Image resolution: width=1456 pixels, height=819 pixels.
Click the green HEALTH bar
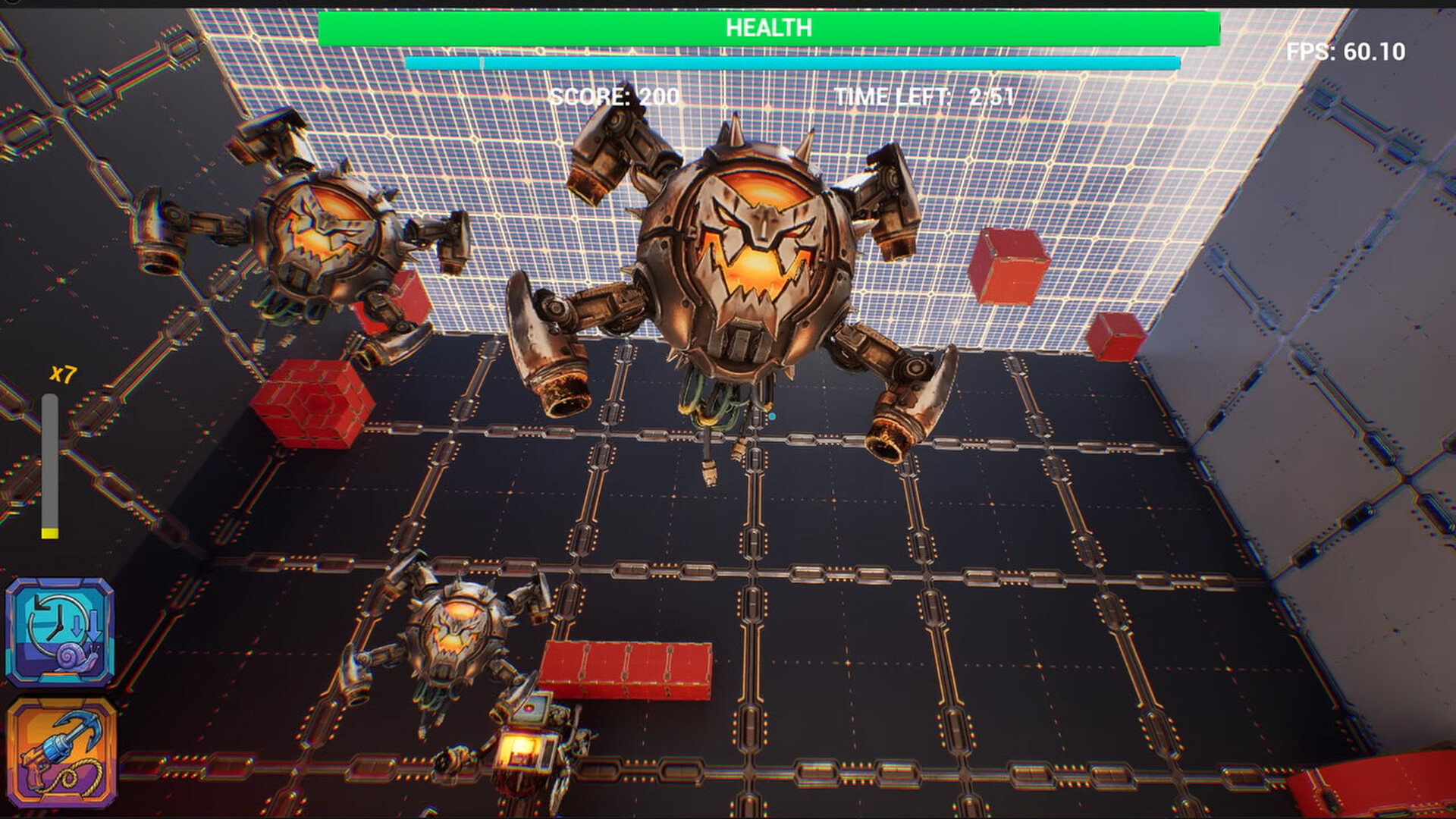pyautogui.click(x=770, y=27)
